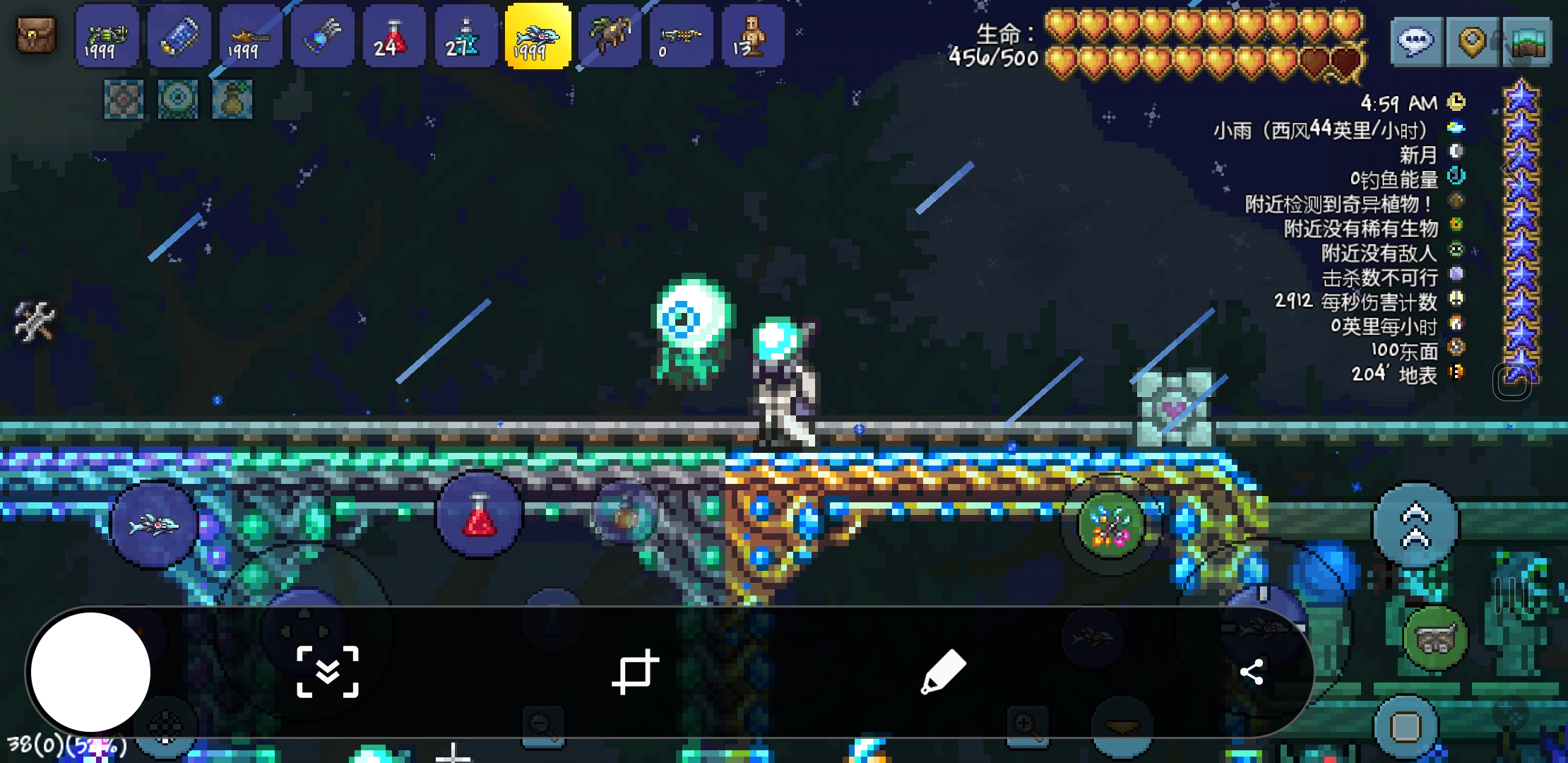Screen dimensions: 1568x763
Task: Crop the screenshot with the crop tool
Action: [x=635, y=671]
